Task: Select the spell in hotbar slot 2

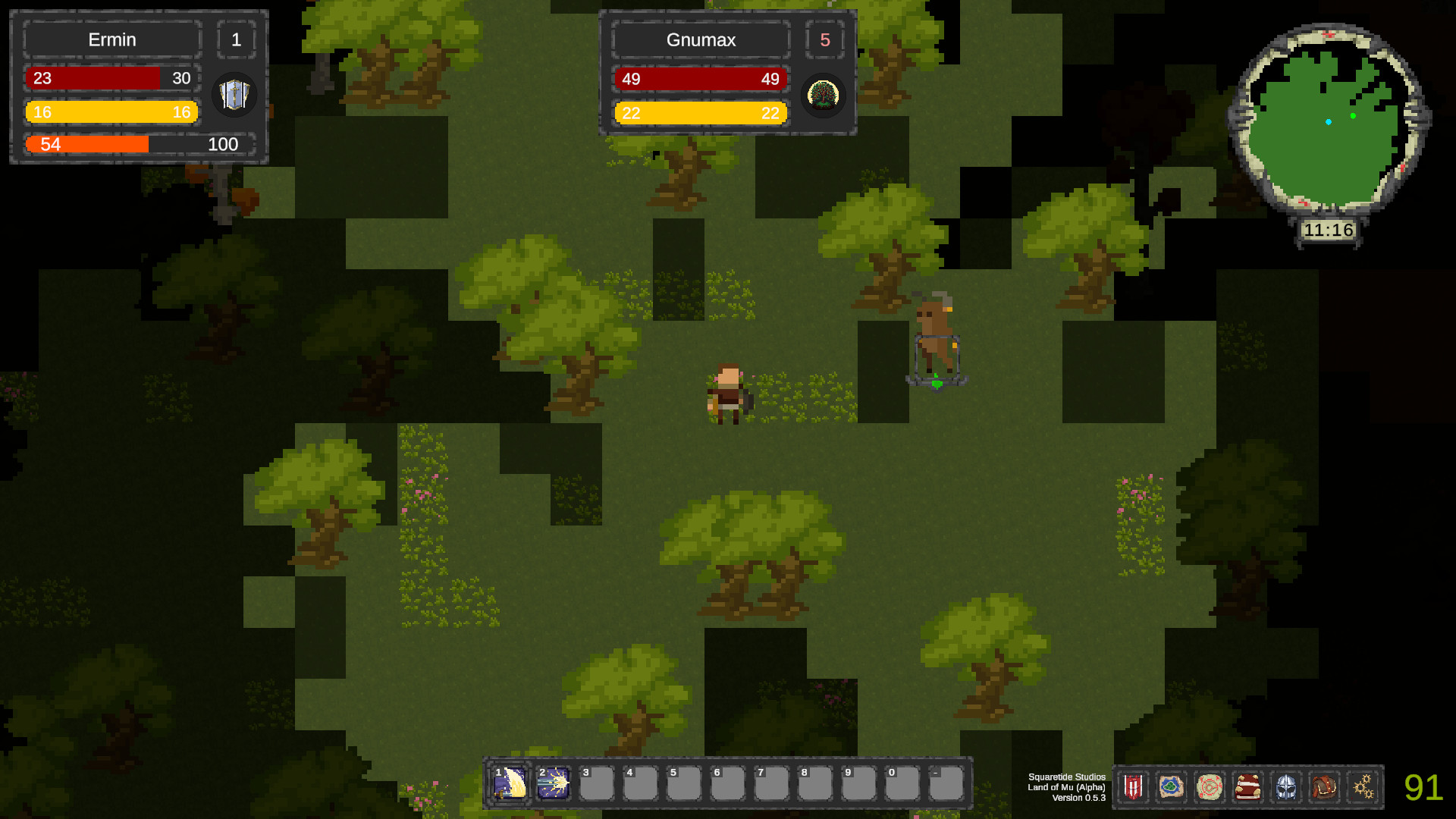Action: [x=554, y=783]
